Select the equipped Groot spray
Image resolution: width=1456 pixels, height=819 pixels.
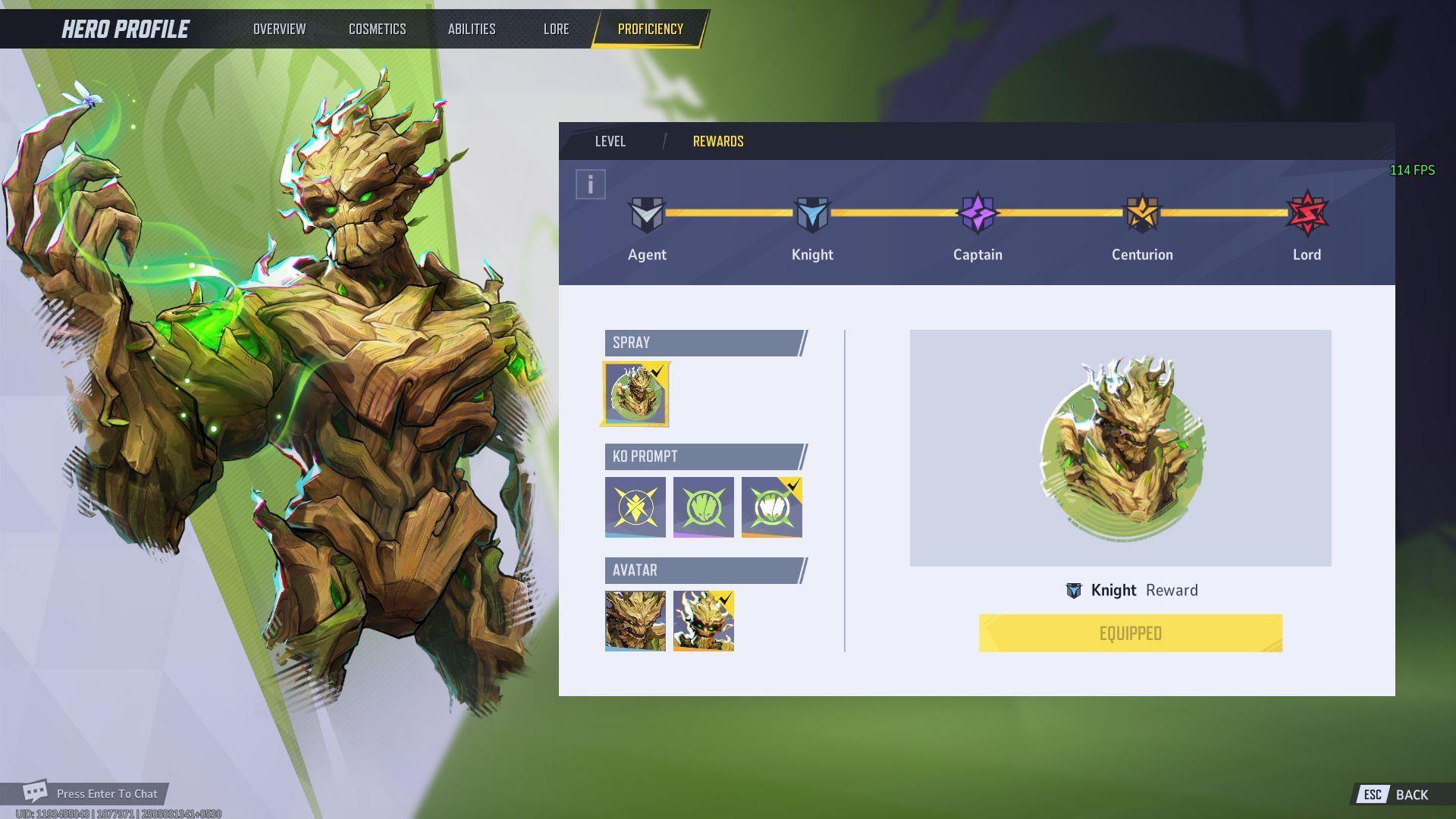(635, 393)
